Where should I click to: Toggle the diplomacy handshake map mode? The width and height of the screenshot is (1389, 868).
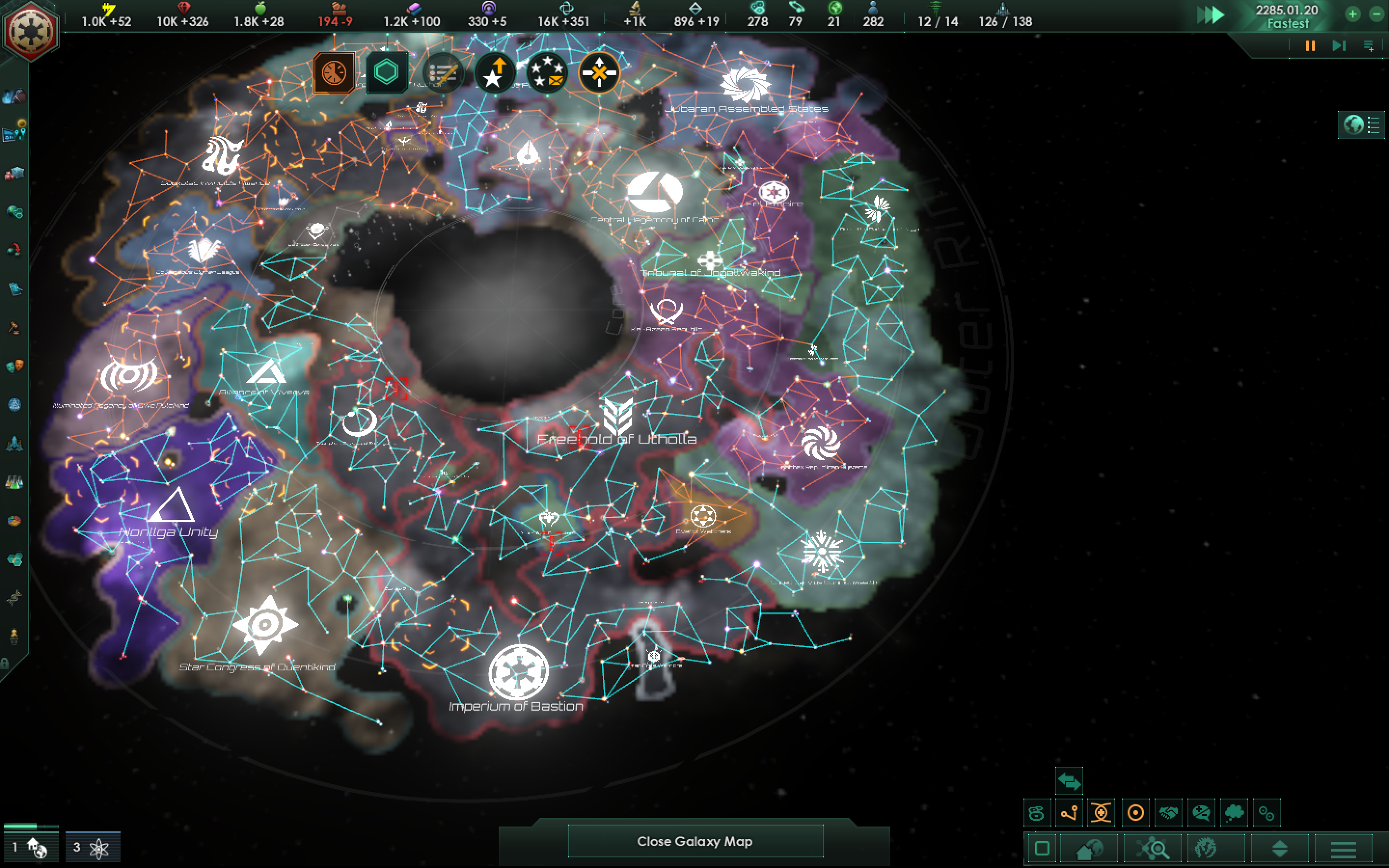pyautogui.click(x=1169, y=814)
